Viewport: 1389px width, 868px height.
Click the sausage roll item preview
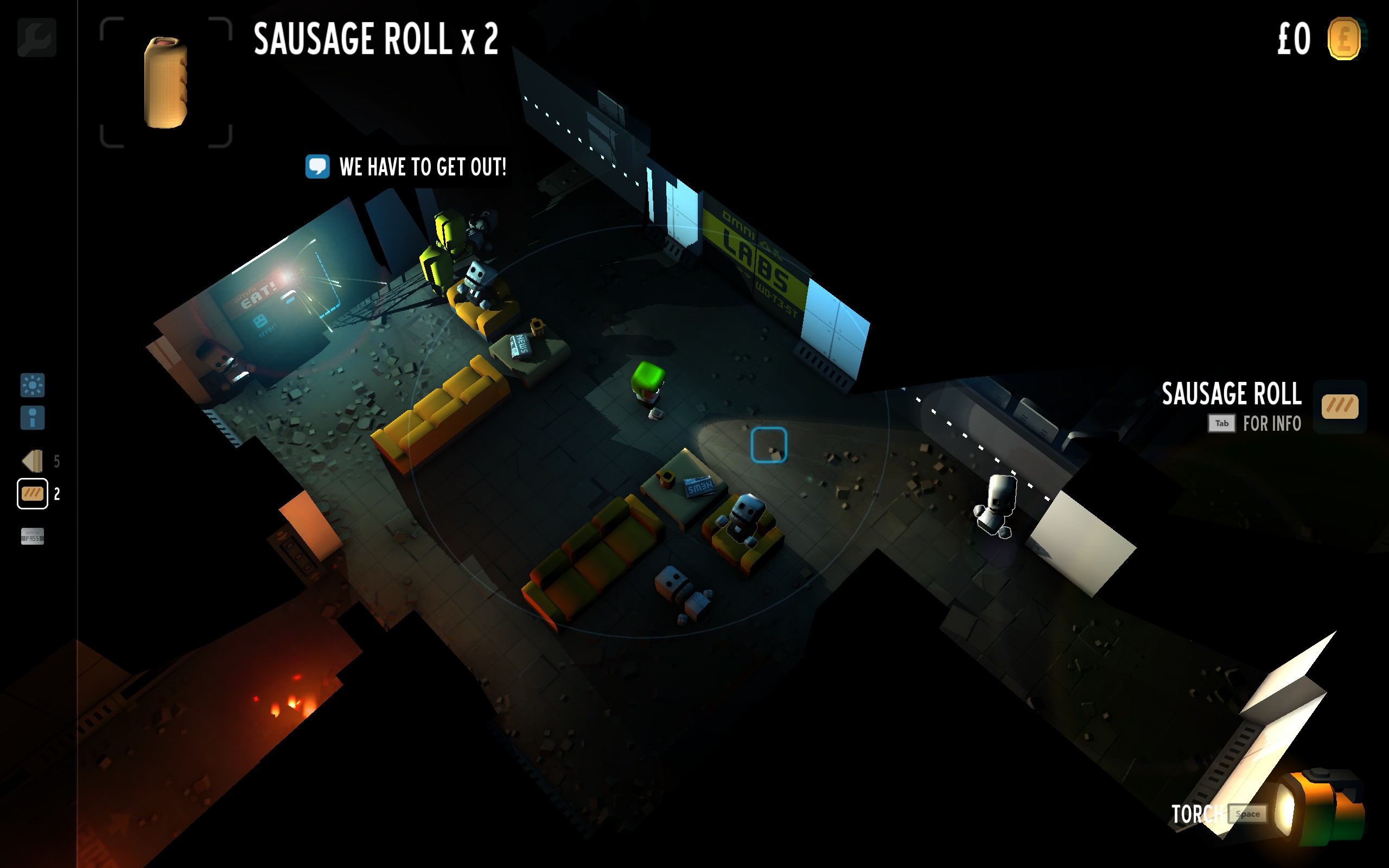(166, 82)
